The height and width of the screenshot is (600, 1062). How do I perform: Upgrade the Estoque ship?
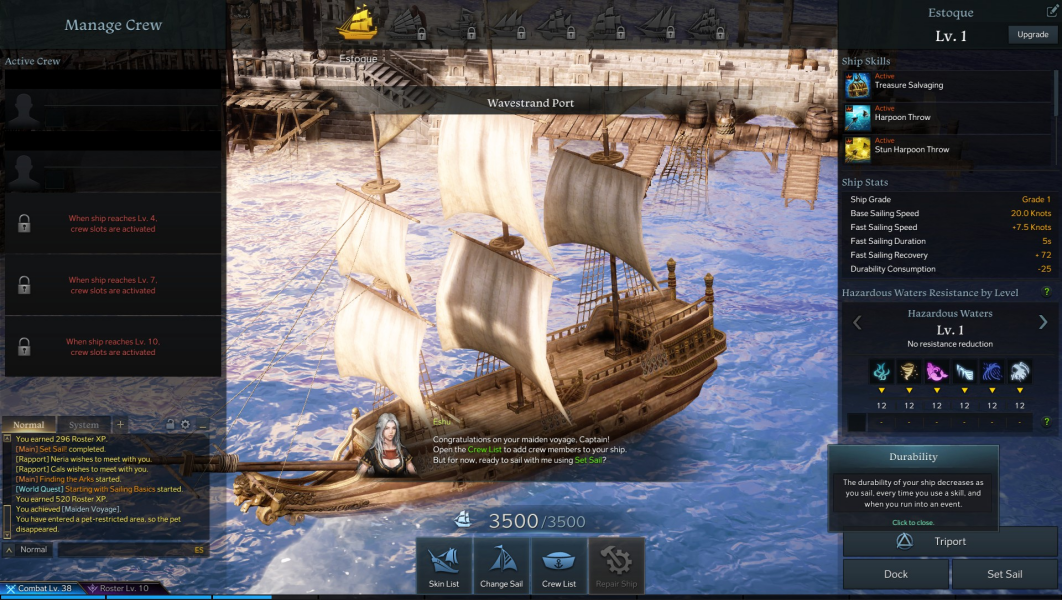pos(1033,35)
